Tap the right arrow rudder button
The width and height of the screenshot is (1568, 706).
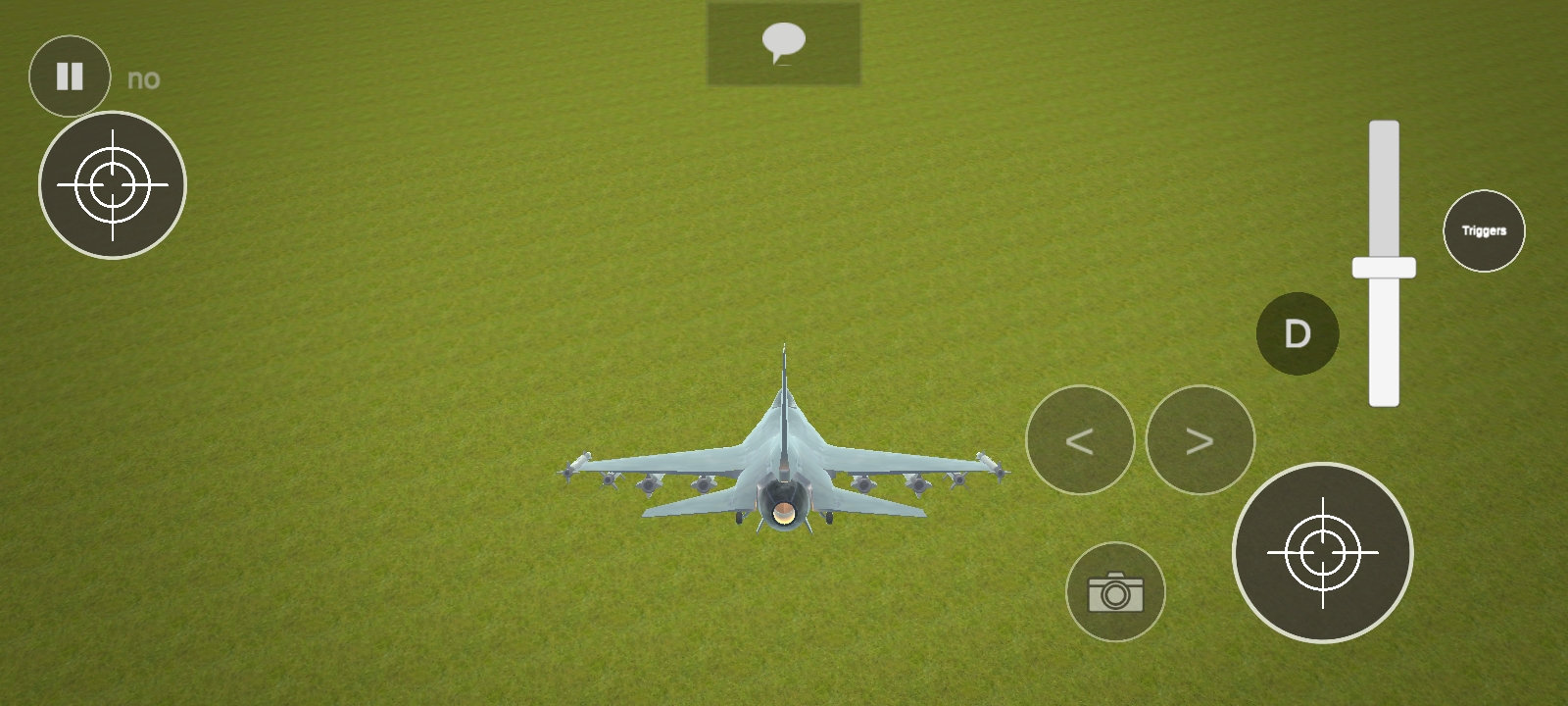coord(1200,440)
